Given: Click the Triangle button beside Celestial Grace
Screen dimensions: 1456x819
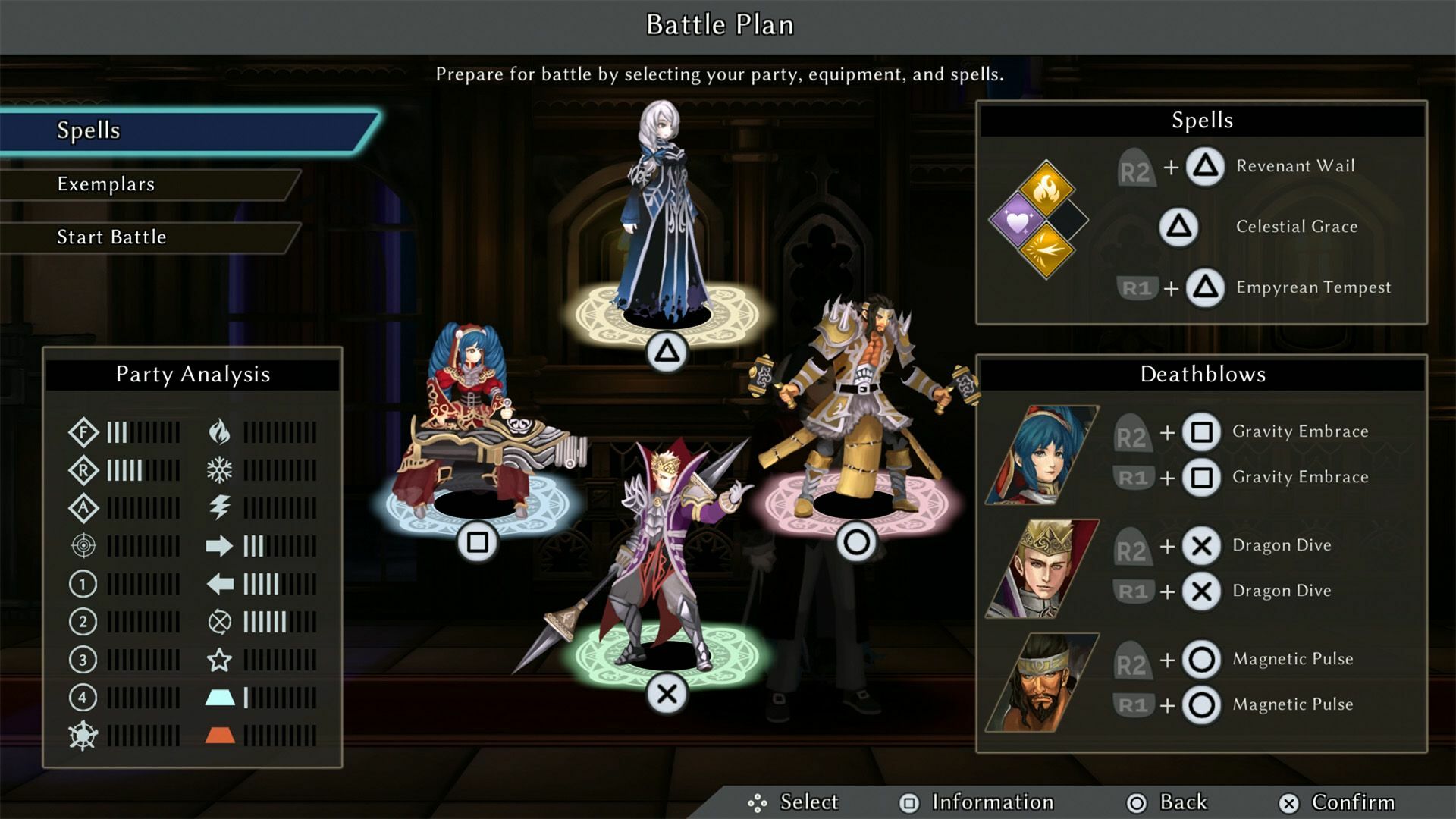Looking at the screenshot, I should pyautogui.click(x=1180, y=227).
